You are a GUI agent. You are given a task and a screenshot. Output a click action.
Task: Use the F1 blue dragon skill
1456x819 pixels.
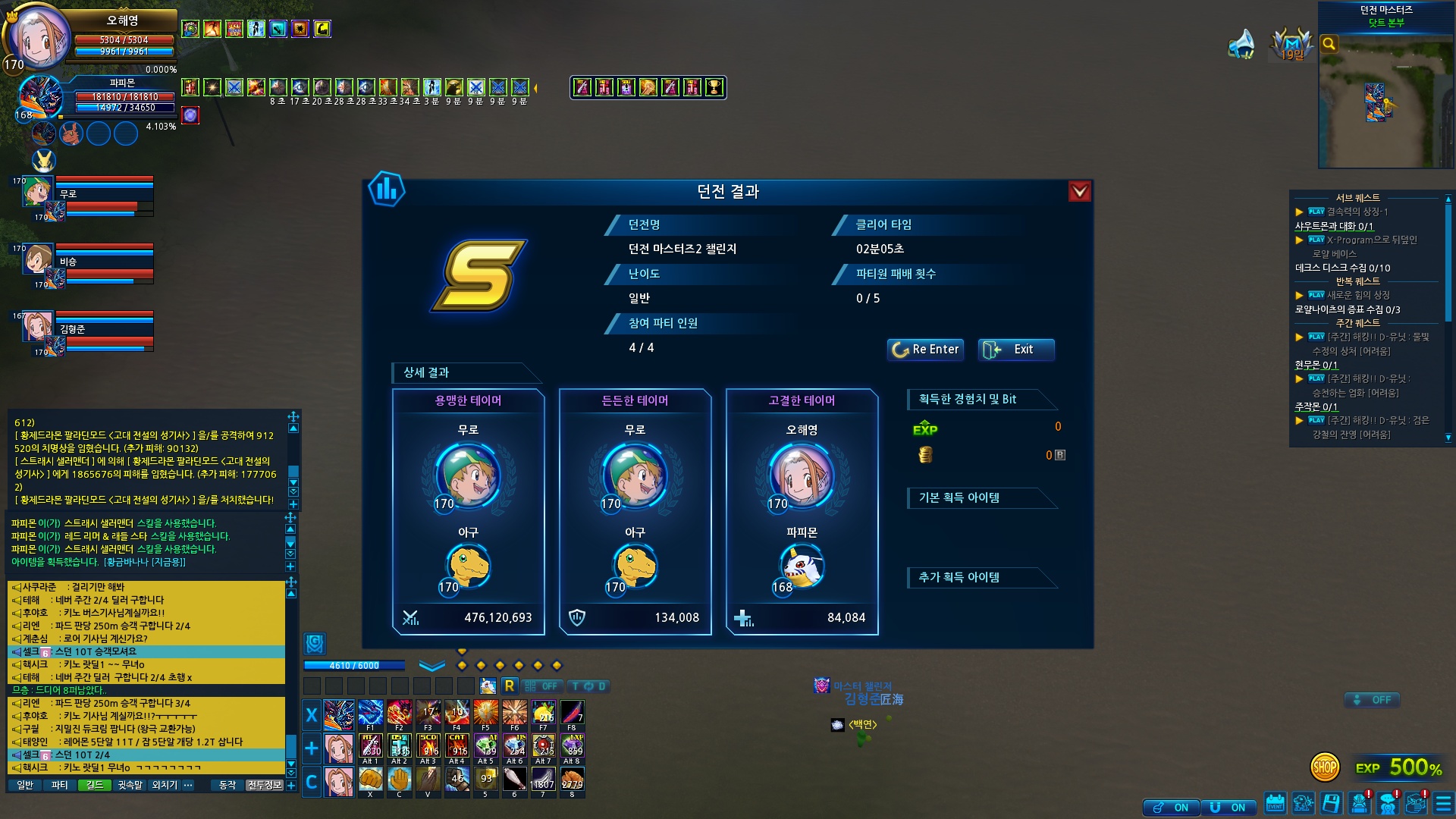pyautogui.click(x=370, y=714)
